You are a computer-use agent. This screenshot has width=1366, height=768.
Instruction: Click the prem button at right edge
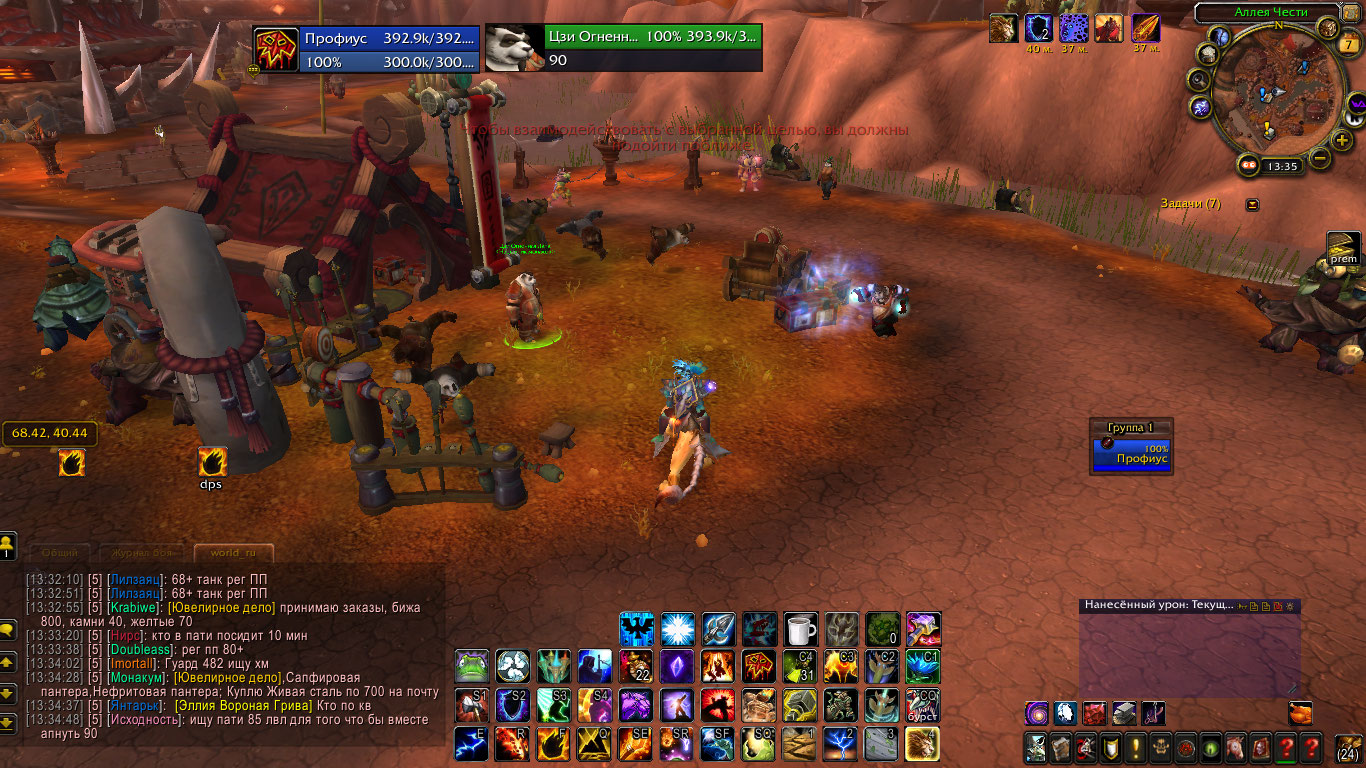(1343, 247)
